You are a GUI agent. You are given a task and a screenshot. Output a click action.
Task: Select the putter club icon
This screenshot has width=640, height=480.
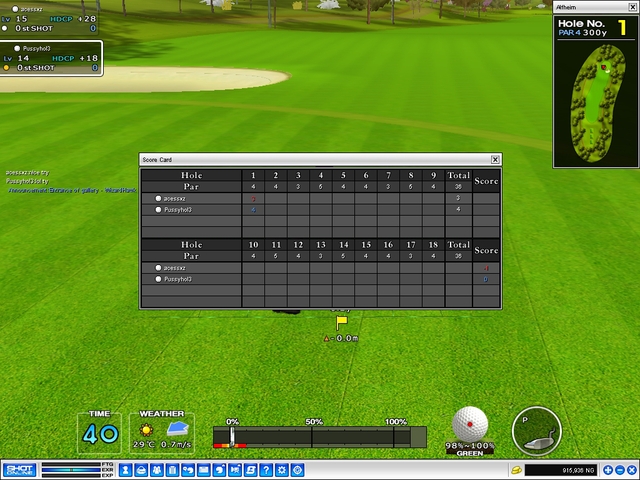click(x=535, y=430)
